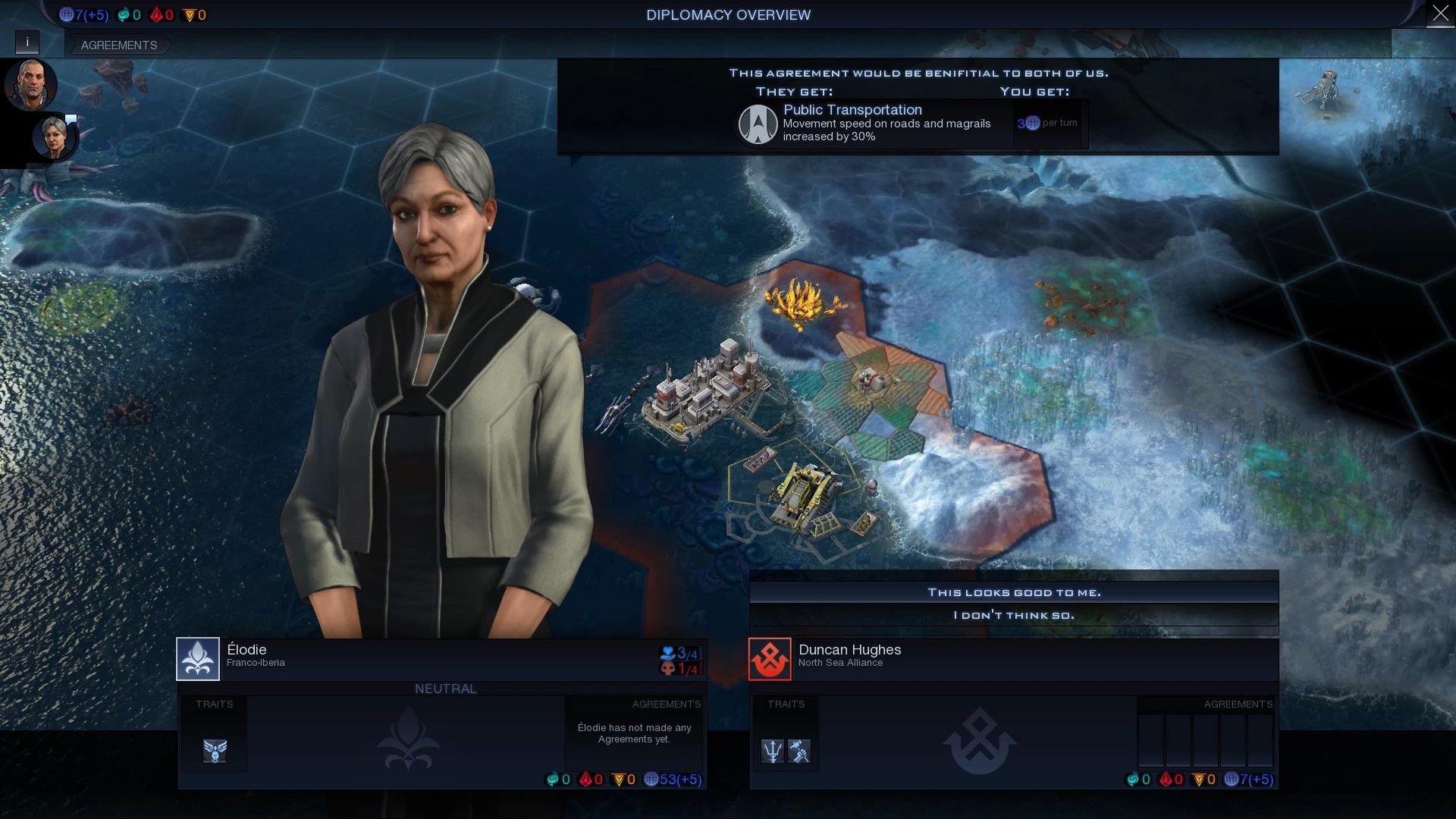Viewport: 1456px width, 819px height.
Task: Open the info button labeled i
Action: pos(27,42)
